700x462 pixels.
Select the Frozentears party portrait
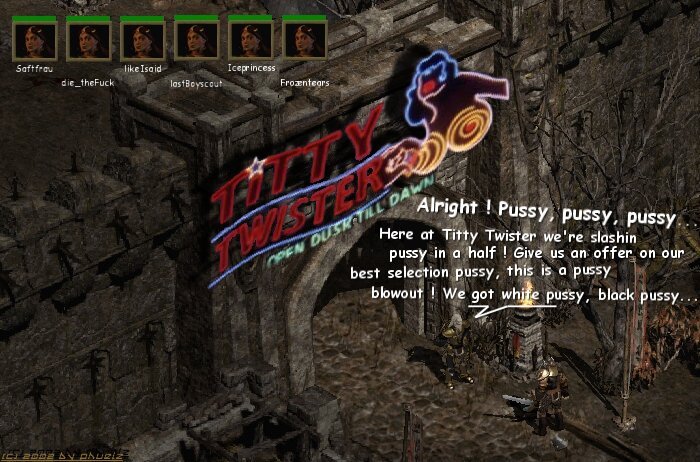(x=304, y=40)
